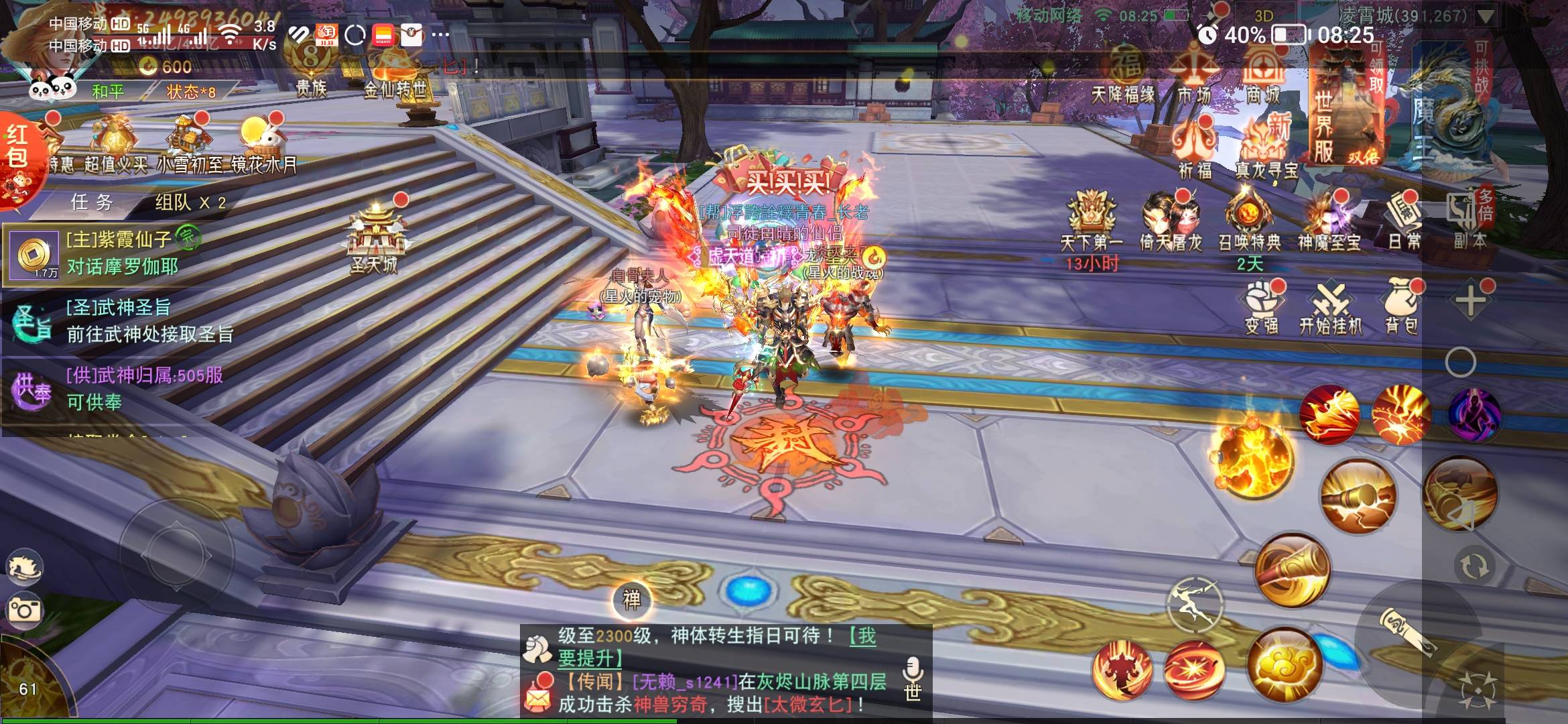Screen dimensions: 1568x724
Task: Open the 武神归属 offering quest entry
Action: pos(121,389)
